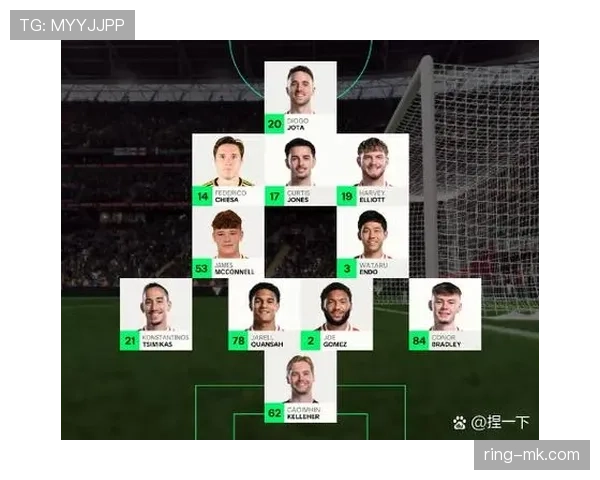Pick the Joe Gomez card
This screenshot has height=480, width=600.
click(337, 314)
